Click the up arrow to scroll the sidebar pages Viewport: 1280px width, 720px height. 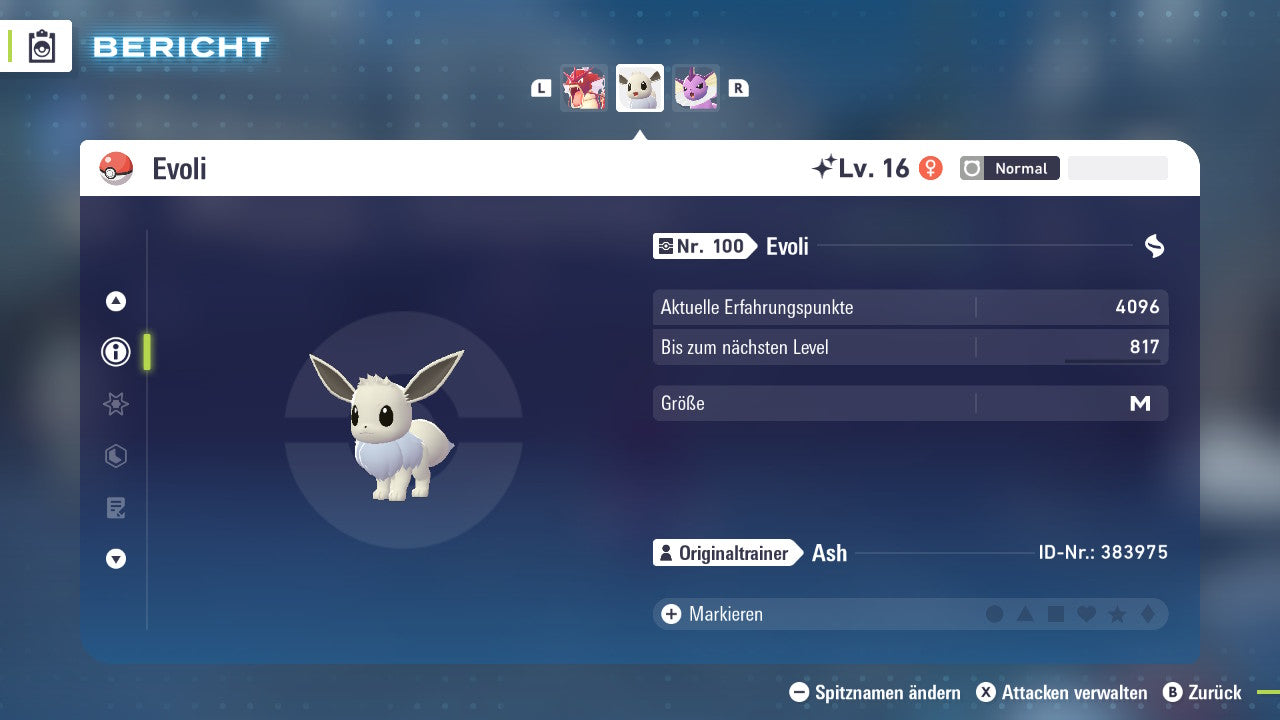(115, 300)
